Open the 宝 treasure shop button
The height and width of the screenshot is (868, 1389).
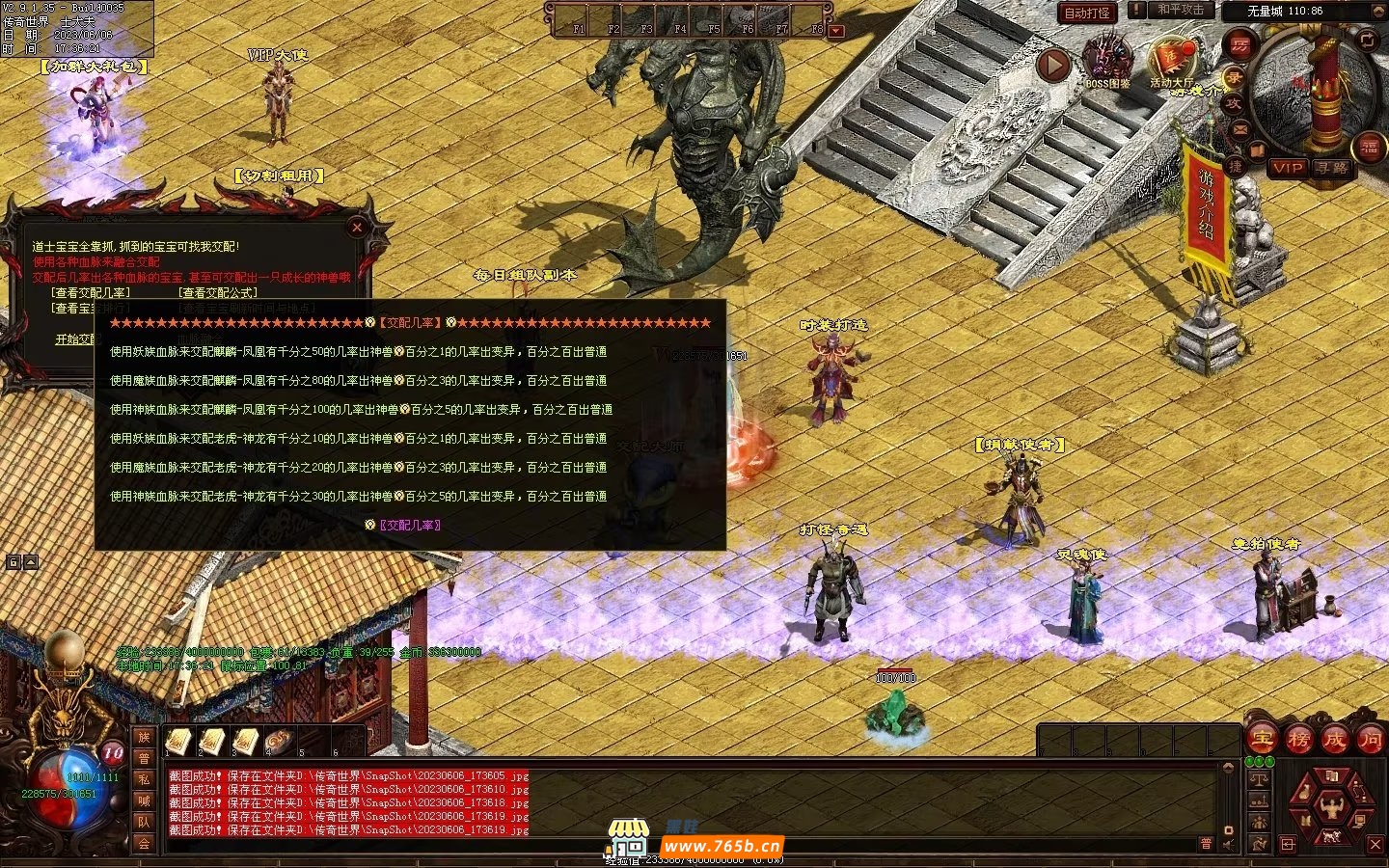point(1262,740)
